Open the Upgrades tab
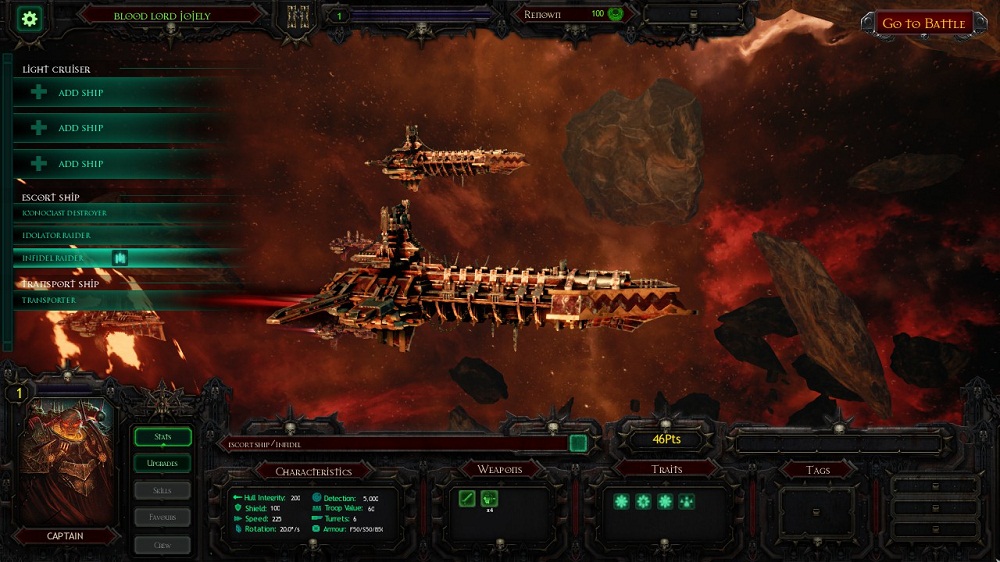Viewport: 1000px width, 562px height. [x=162, y=464]
